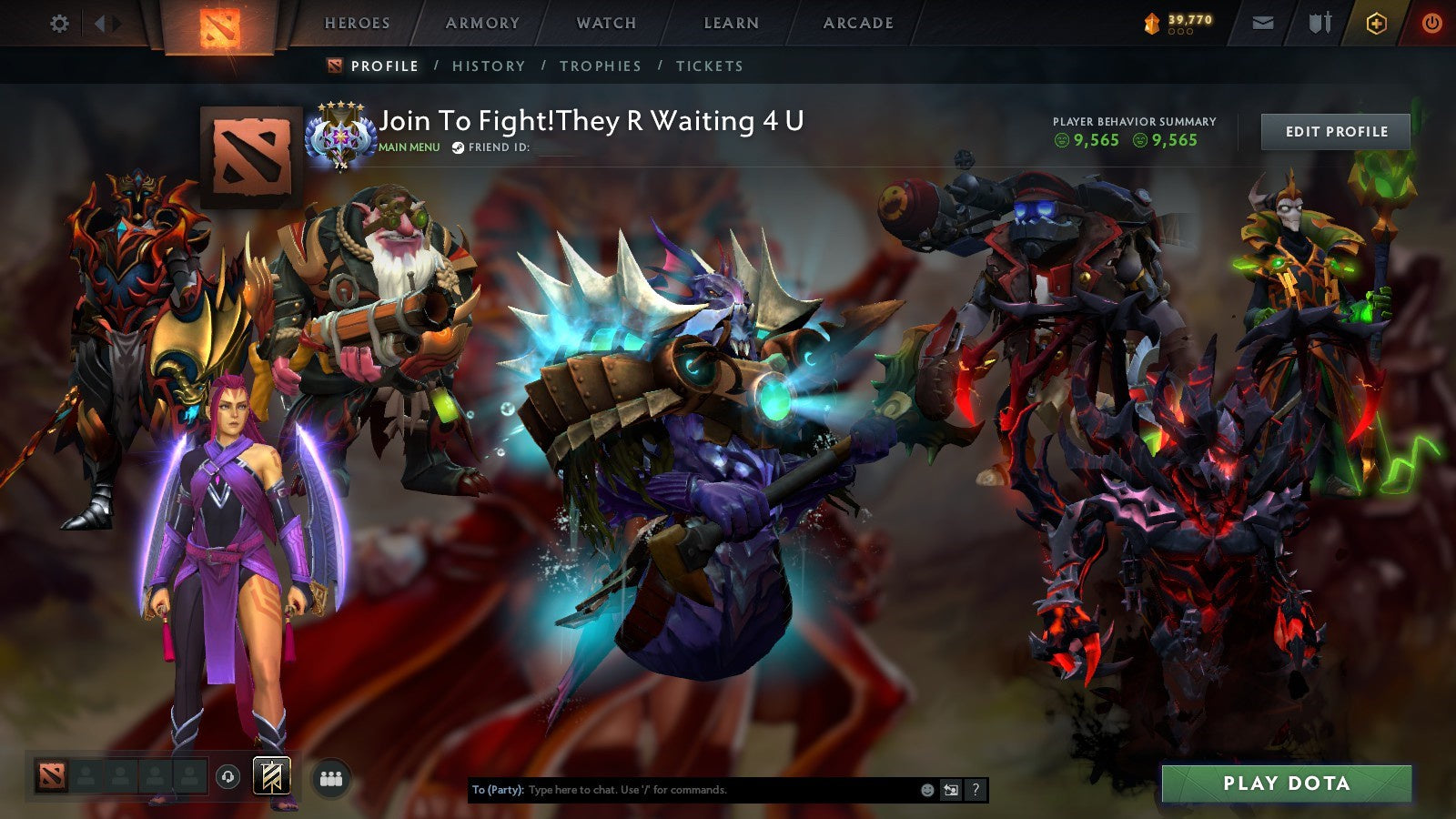Click the chat wheel arrow icon in chat bar

pyautogui.click(x=949, y=790)
